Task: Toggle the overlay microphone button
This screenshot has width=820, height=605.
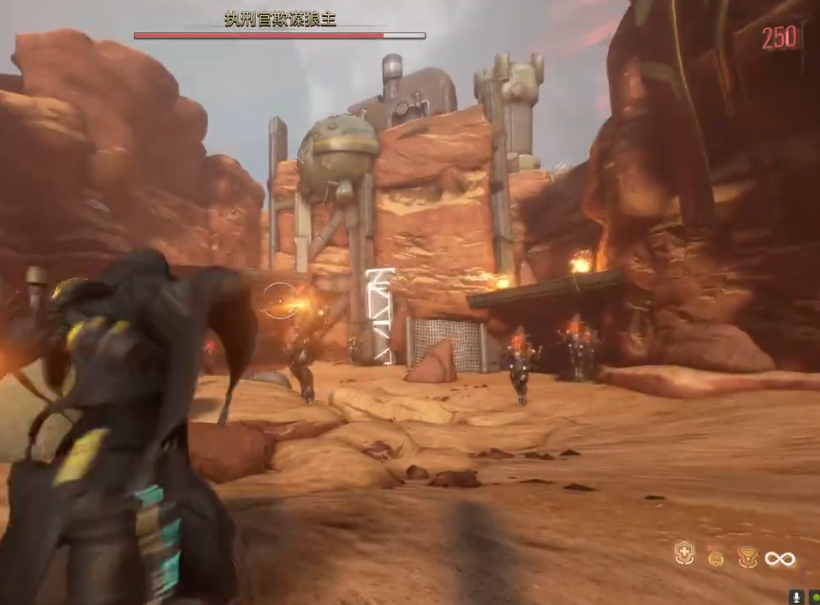Action: point(796,596)
